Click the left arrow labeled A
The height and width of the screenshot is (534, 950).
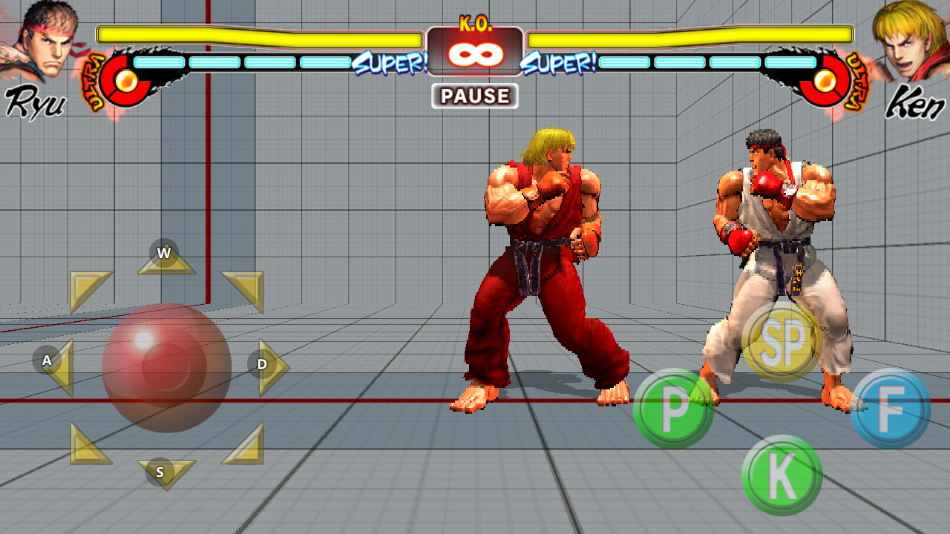pyautogui.click(x=55, y=366)
